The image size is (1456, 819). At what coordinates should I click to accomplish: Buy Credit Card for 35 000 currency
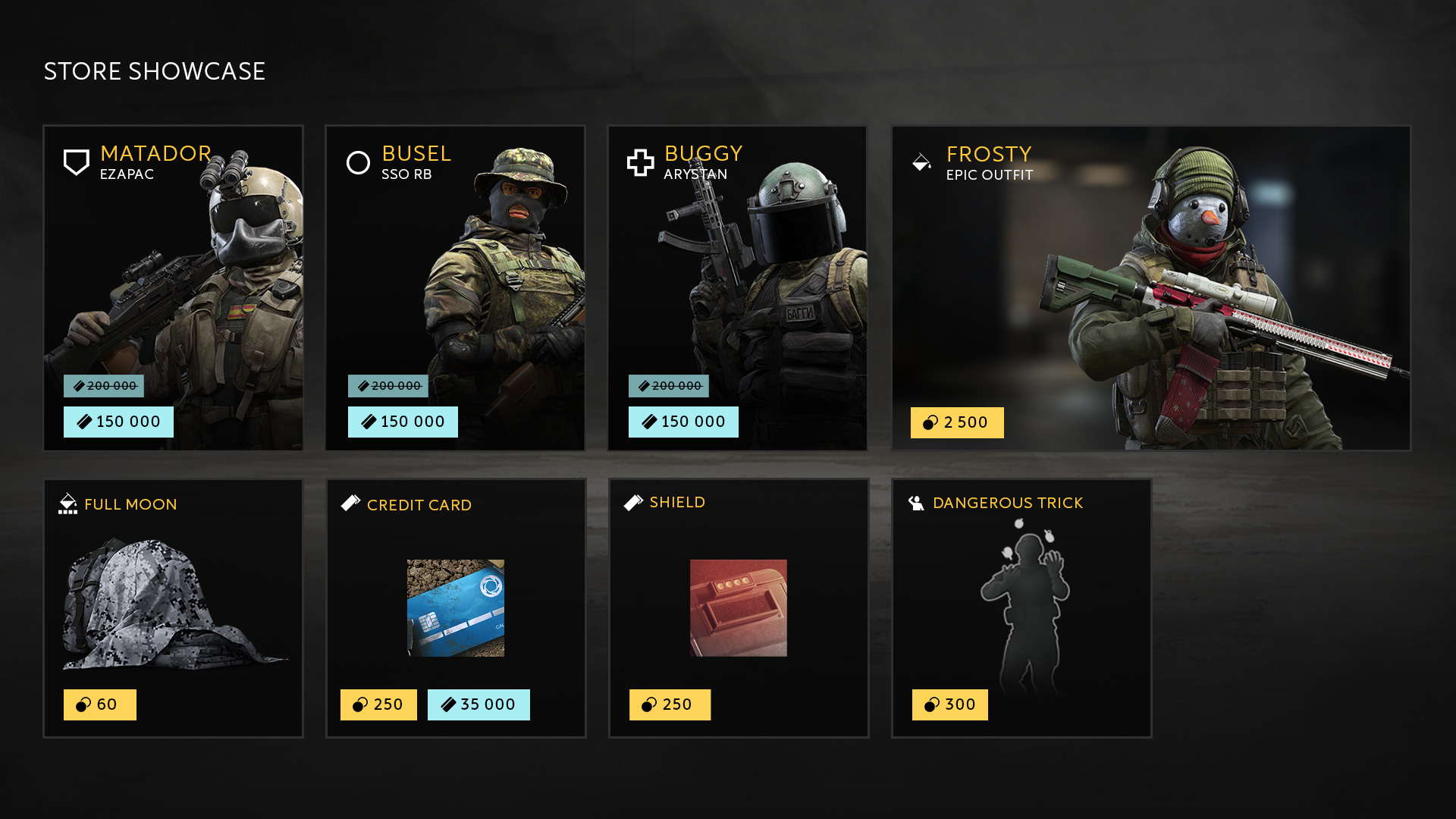point(479,704)
